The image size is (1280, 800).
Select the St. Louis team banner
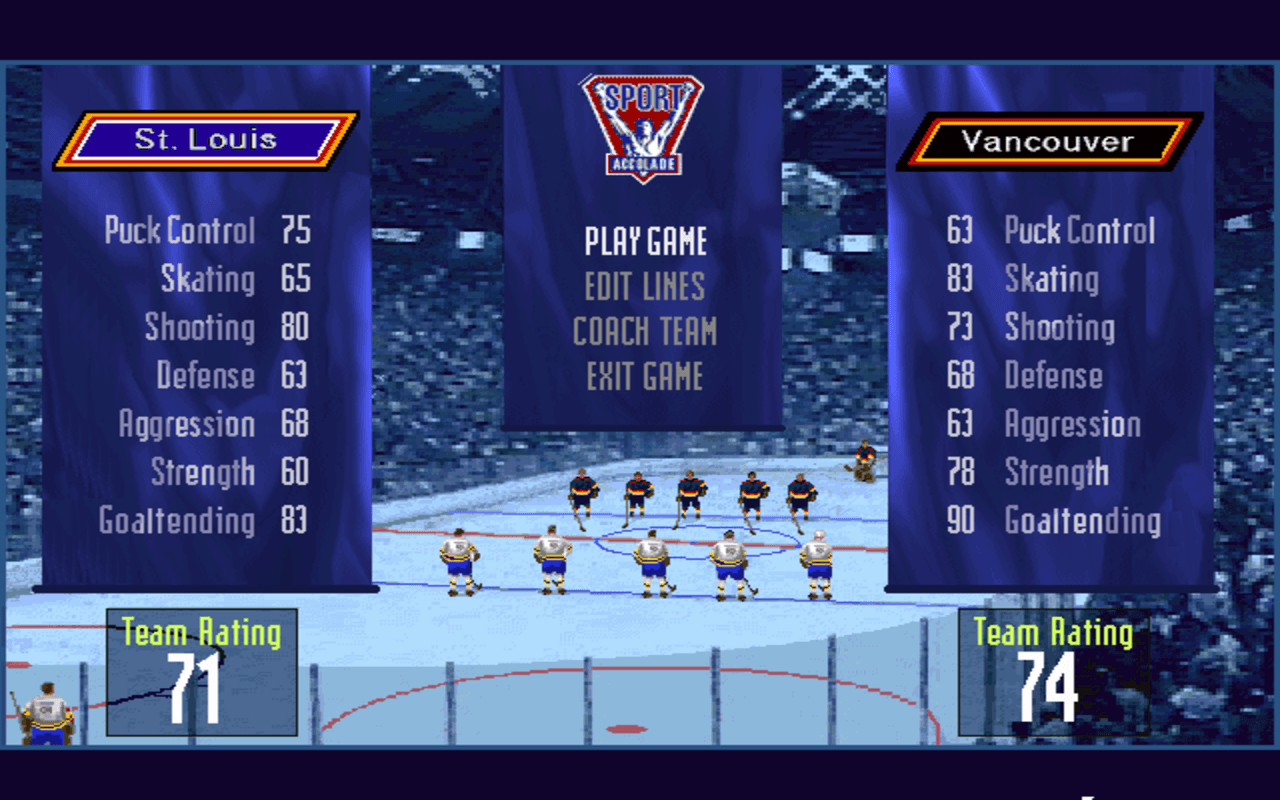[205, 140]
